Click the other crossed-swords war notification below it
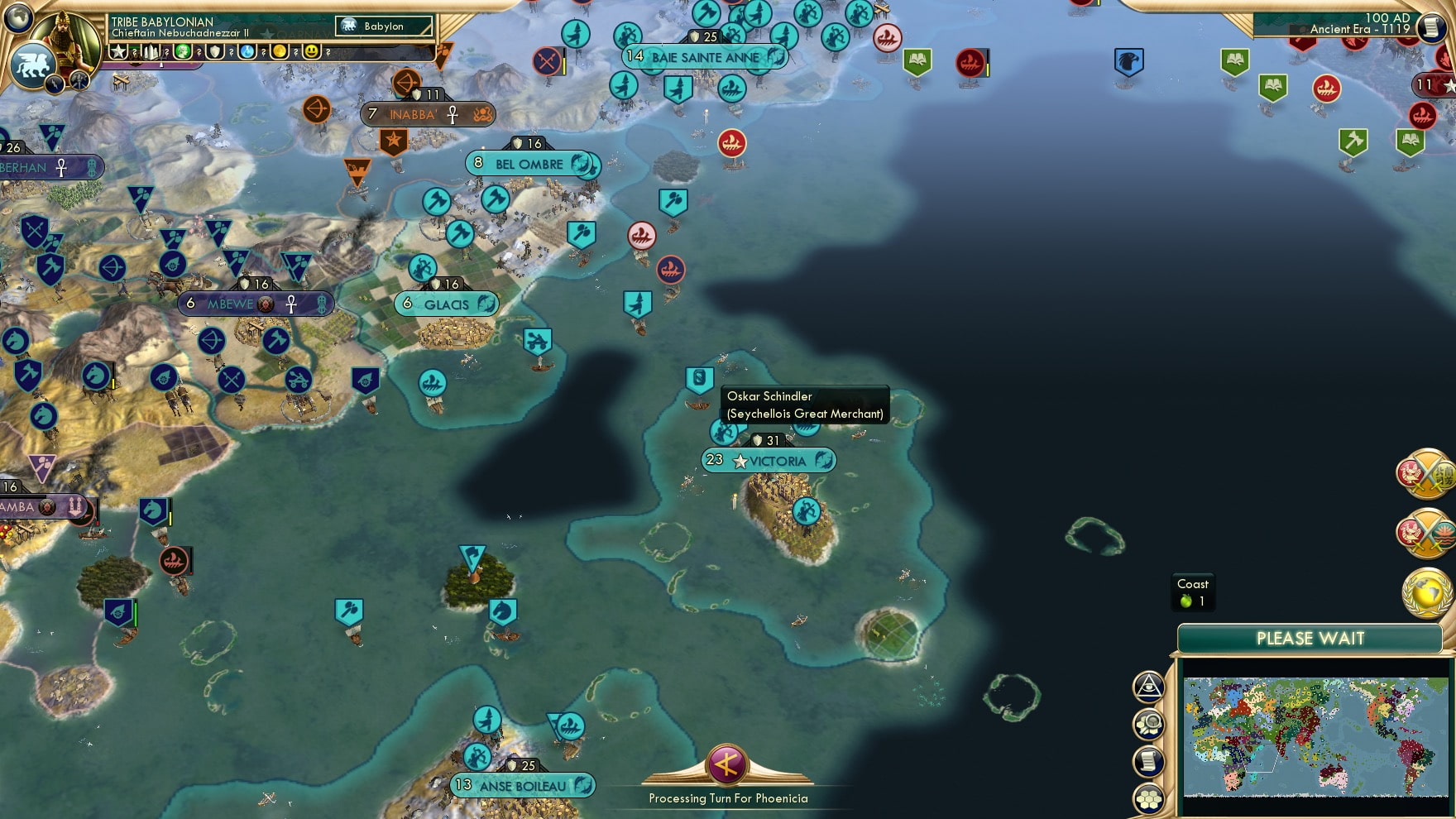This screenshot has height=819, width=1456. pos(1427,531)
